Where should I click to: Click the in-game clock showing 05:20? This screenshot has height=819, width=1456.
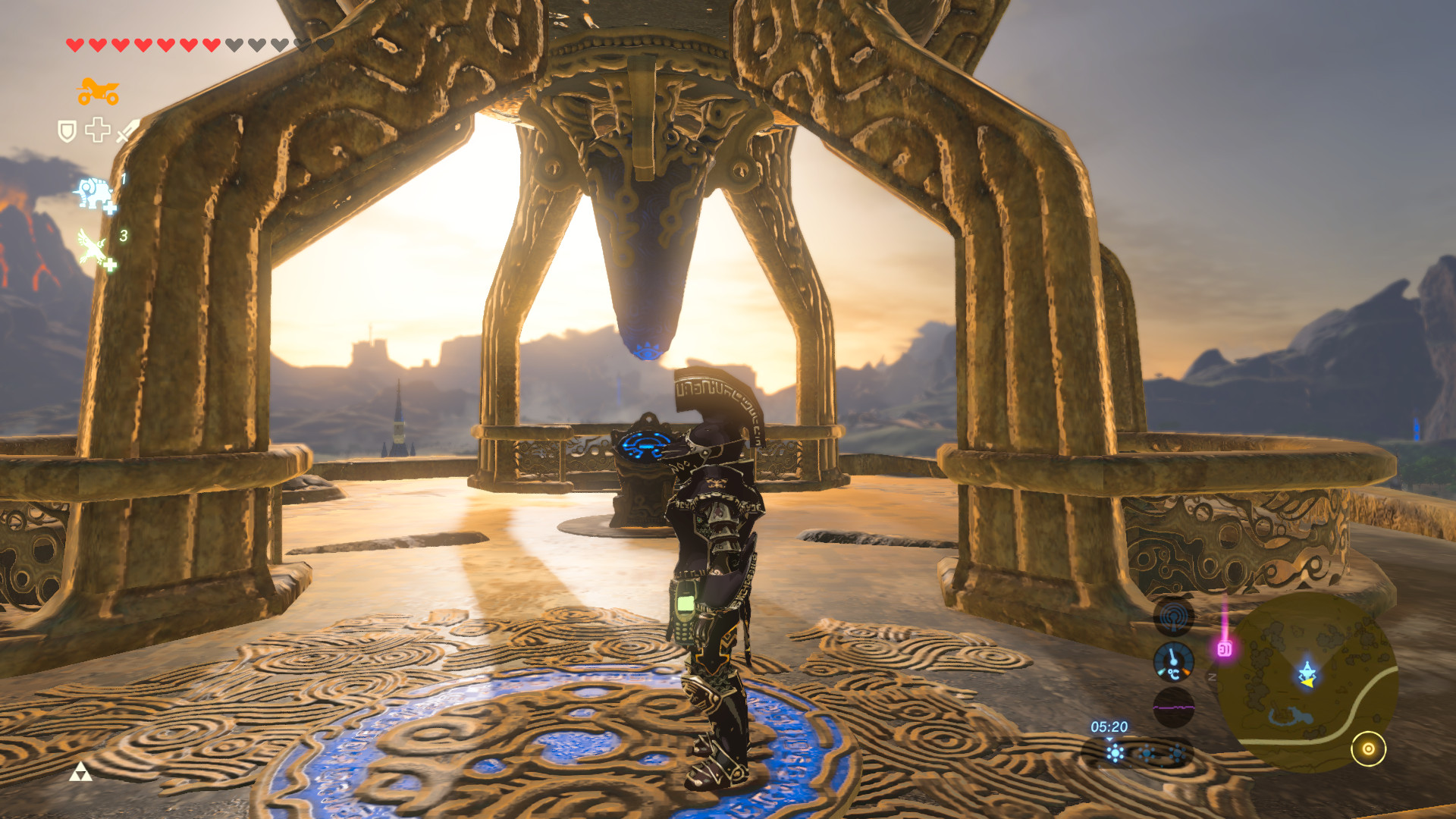click(1109, 727)
